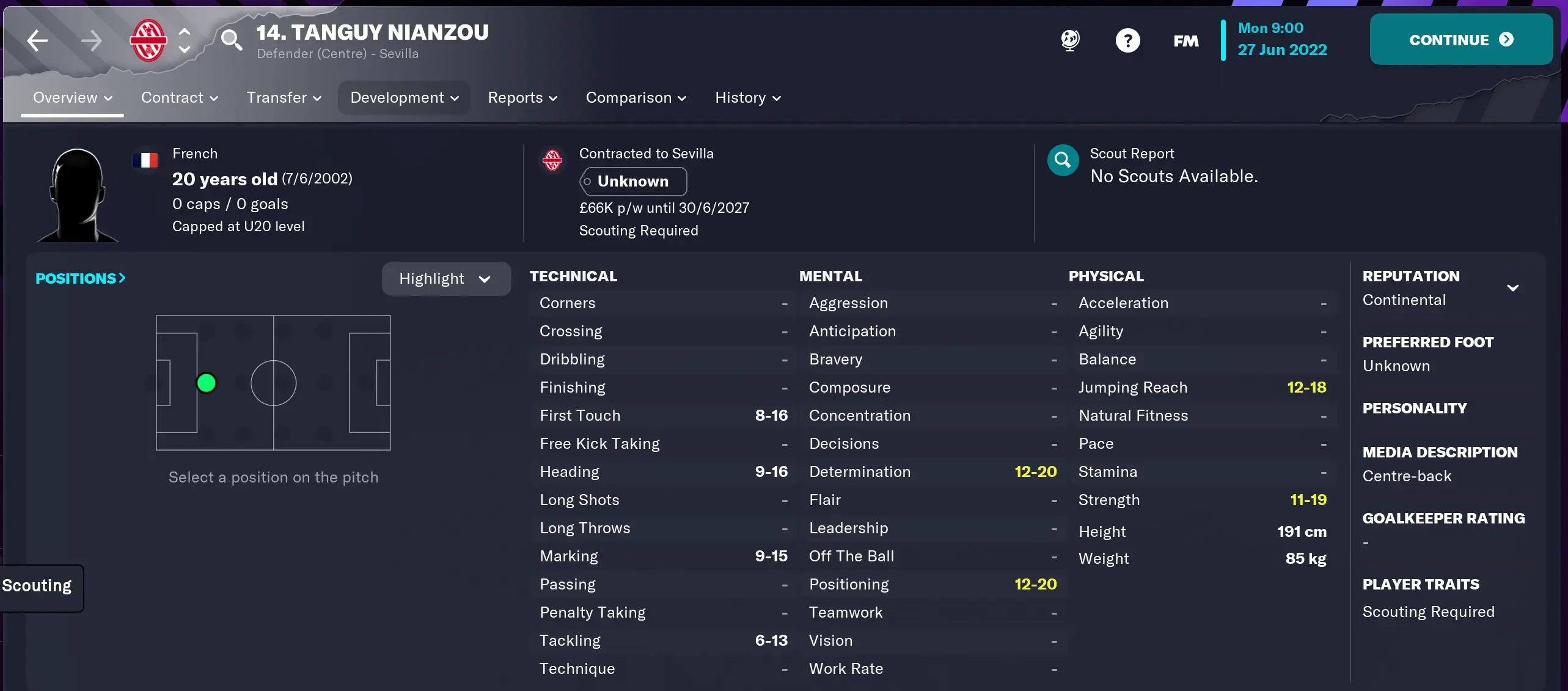Click the crest beside Contracted to Sevilla
Screen dimensions: 1568x691
point(553,160)
